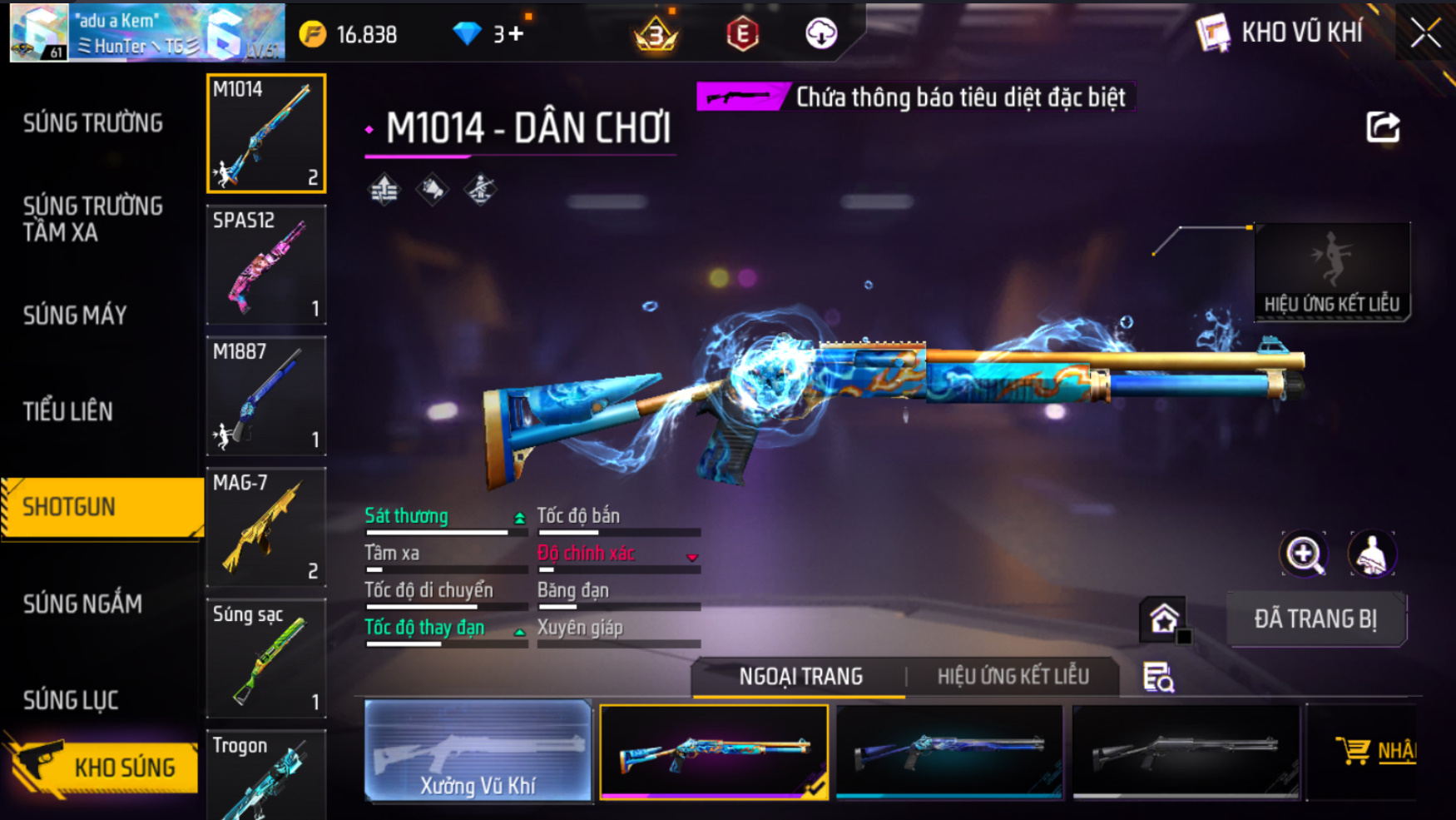Viewport: 1456px width, 820px height.
Task: Switch to the Tiểu Liên category
Action: [x=67, y=411]
